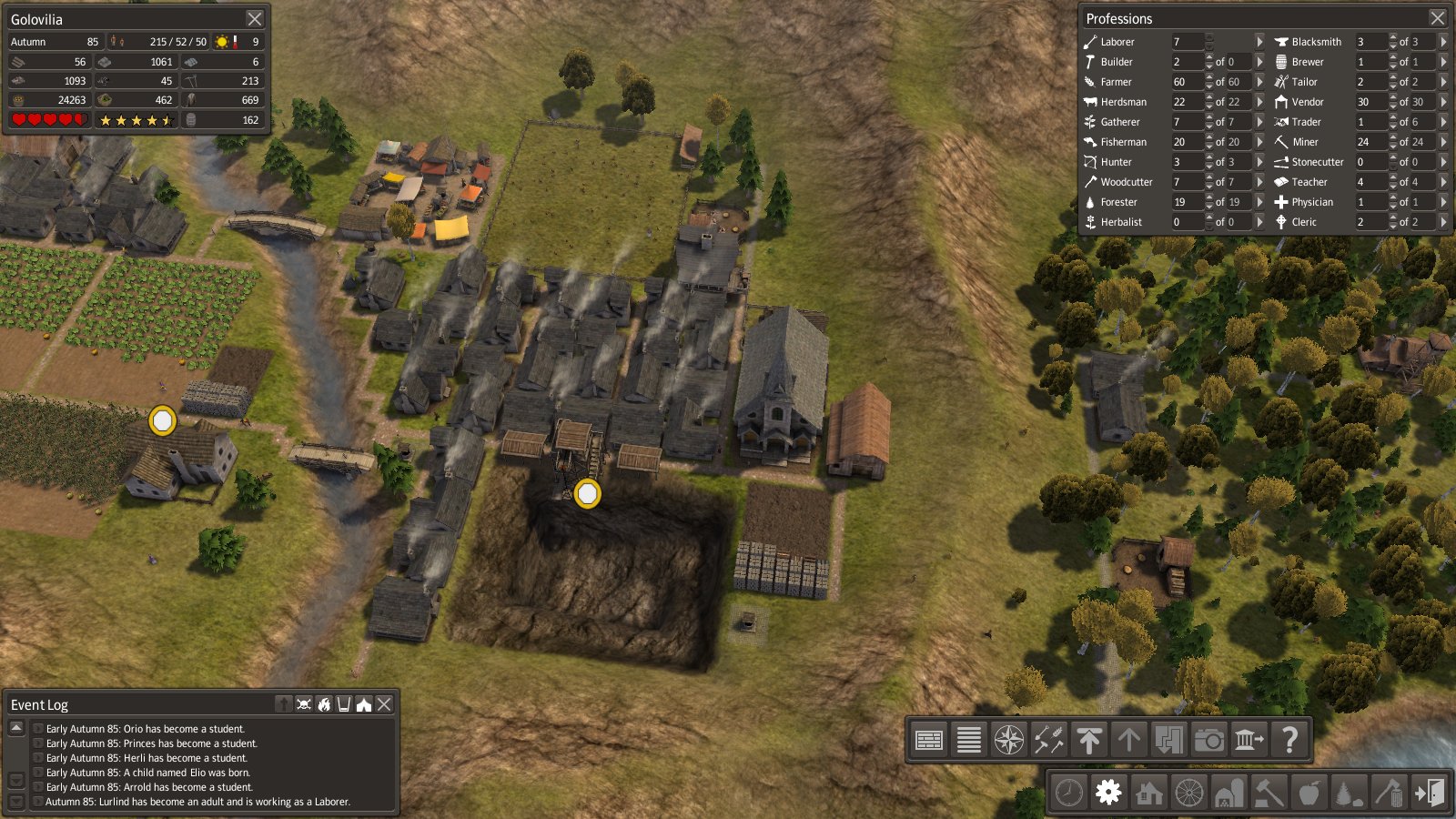1456x819 pixels.
Task: Open the barn and silo storage menu
Action: pos(1229,793)
